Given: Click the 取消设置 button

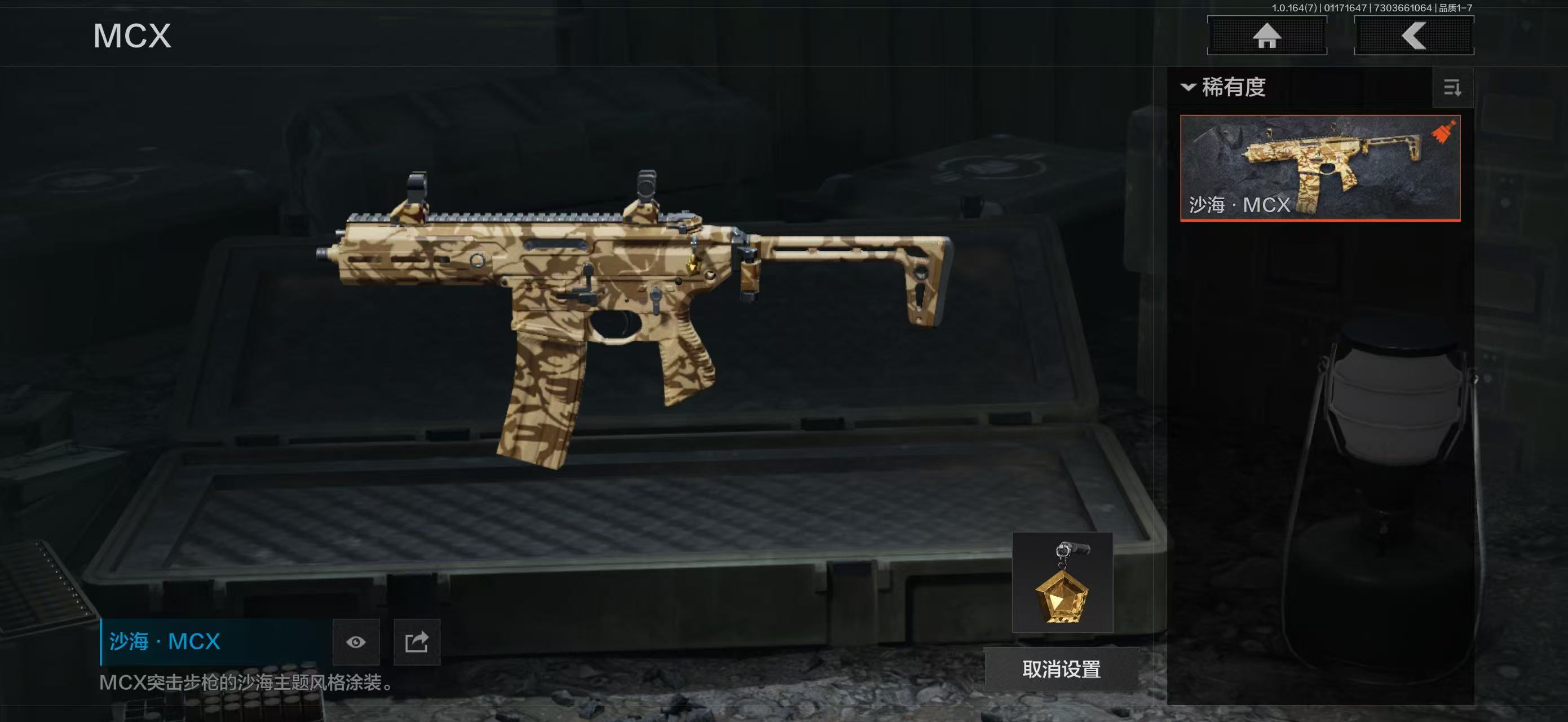Looking at the screenshot, I should [x=1061, y=669].
